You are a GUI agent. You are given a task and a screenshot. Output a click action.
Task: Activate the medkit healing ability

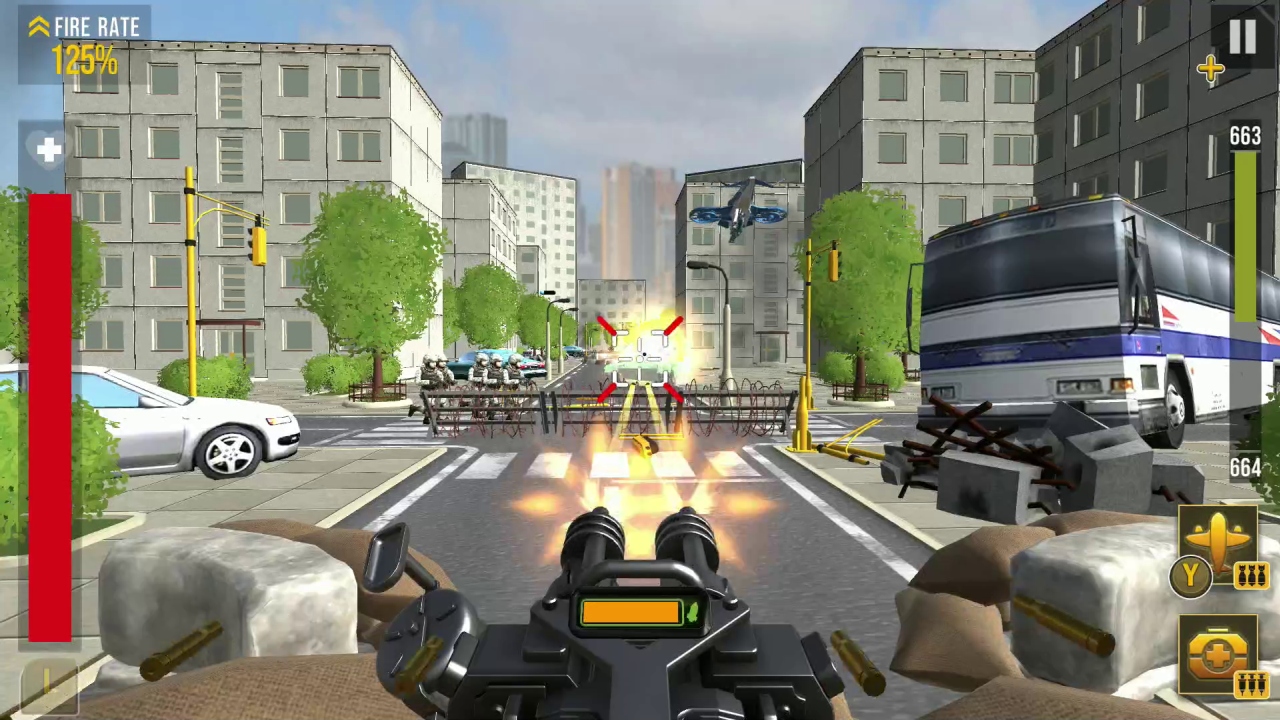click(x=1219, y=655)
